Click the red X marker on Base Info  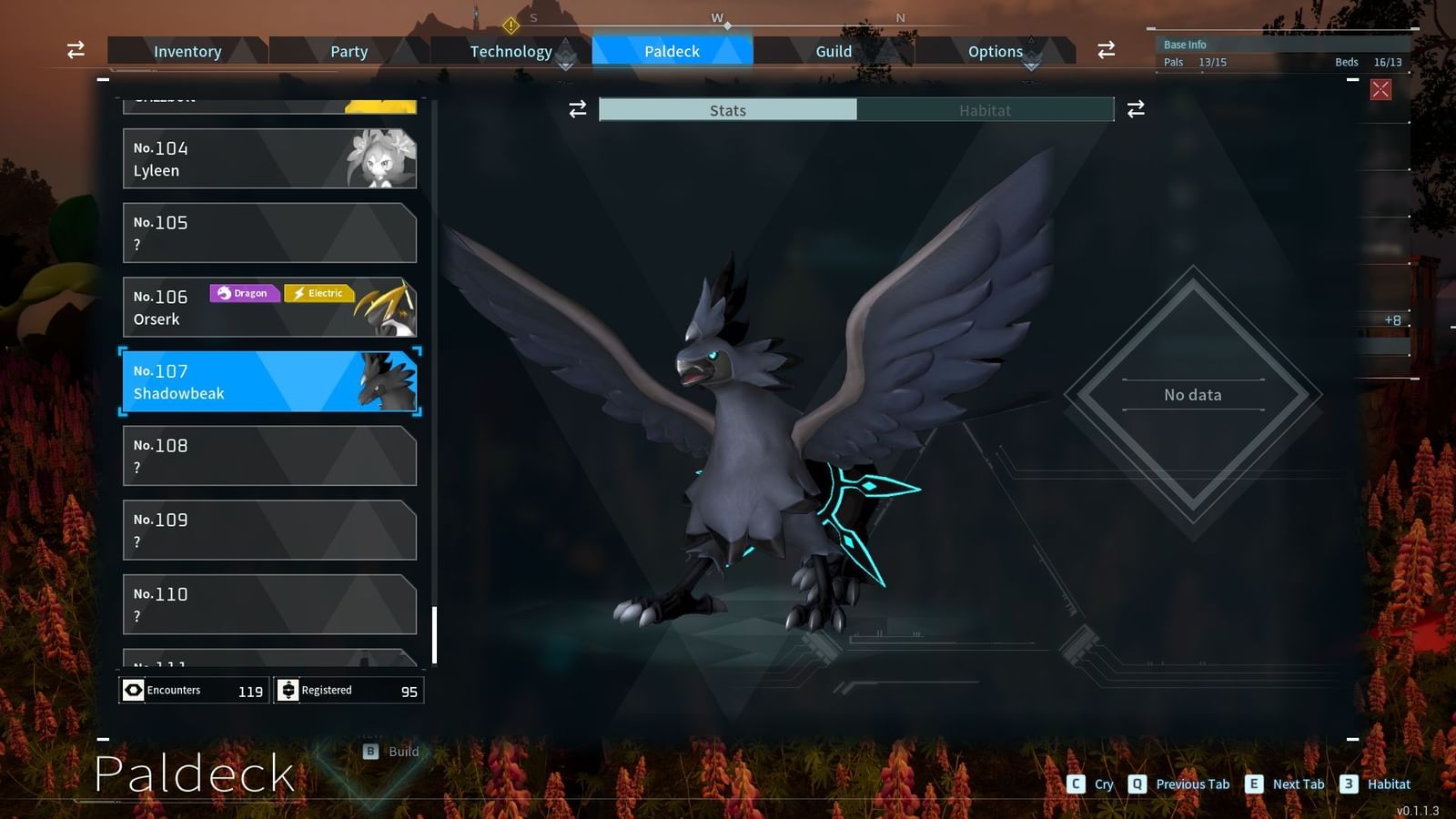click(x=1382, y=87)
